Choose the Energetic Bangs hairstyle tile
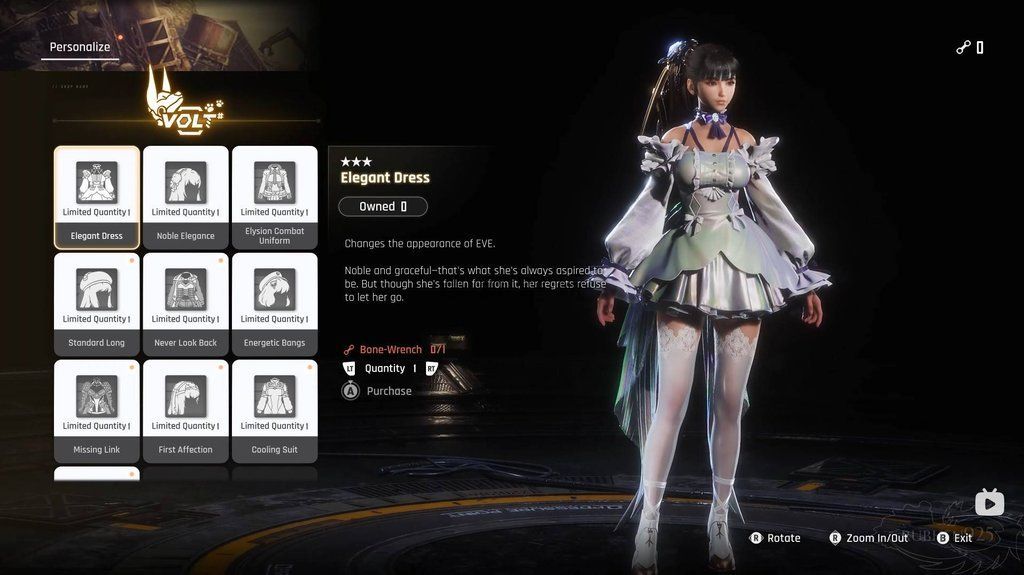Image resolution: width=1024 pixels, height=575 pixels. pyautogui.click(x=274, y=304)
